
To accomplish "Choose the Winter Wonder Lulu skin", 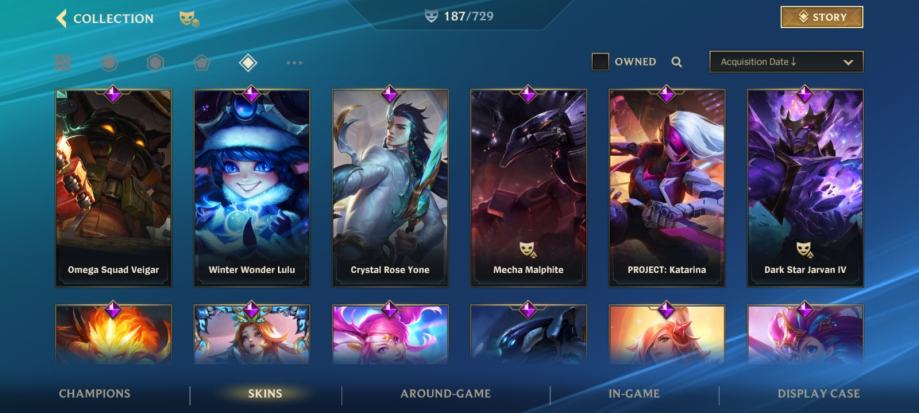I will point(251,188).
